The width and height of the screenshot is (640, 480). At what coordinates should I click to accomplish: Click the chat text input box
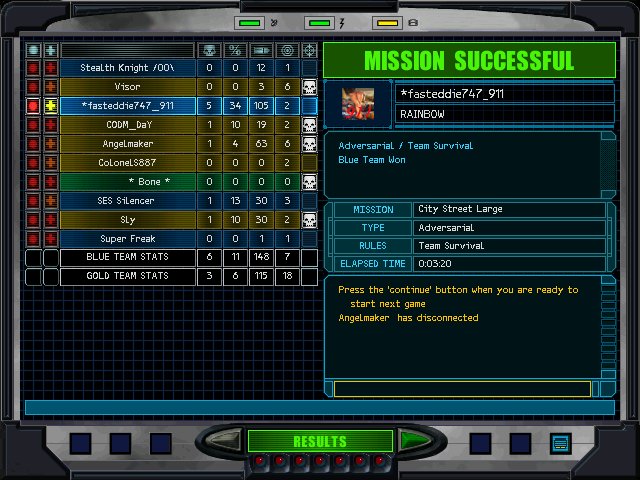pos(462,389)
